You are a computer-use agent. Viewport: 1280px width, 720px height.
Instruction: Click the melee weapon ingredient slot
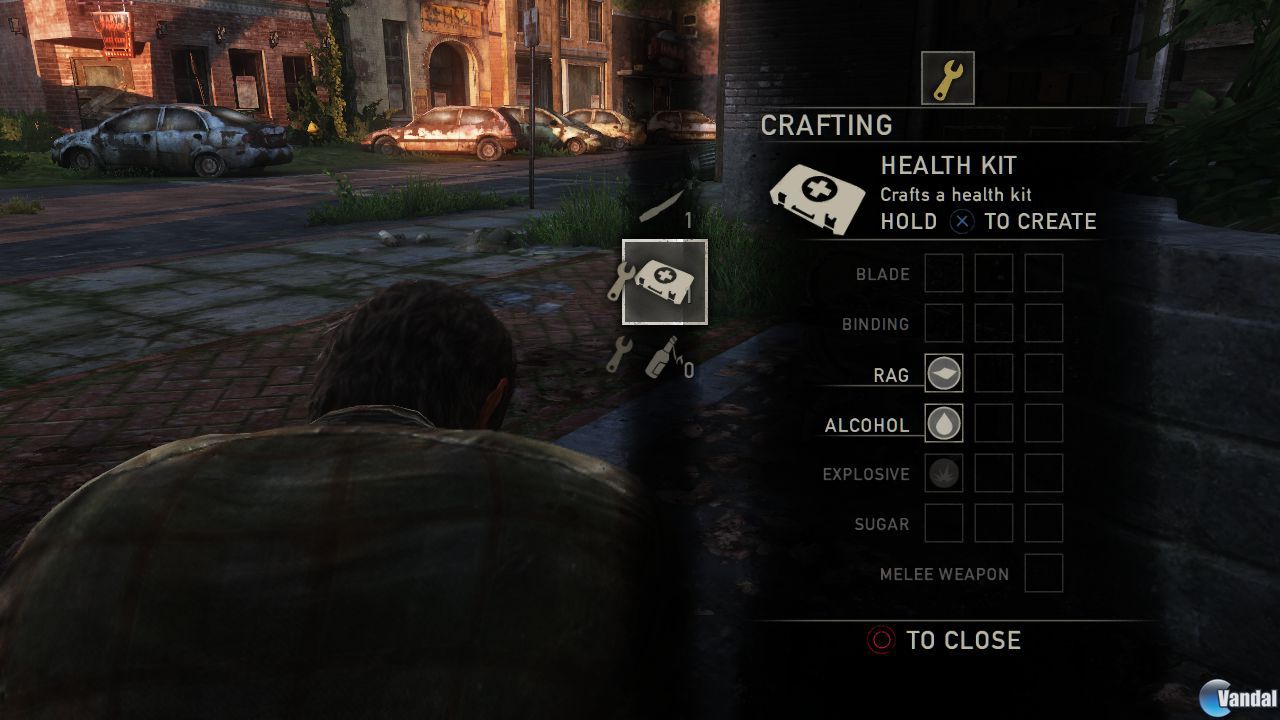point(1043,573)
